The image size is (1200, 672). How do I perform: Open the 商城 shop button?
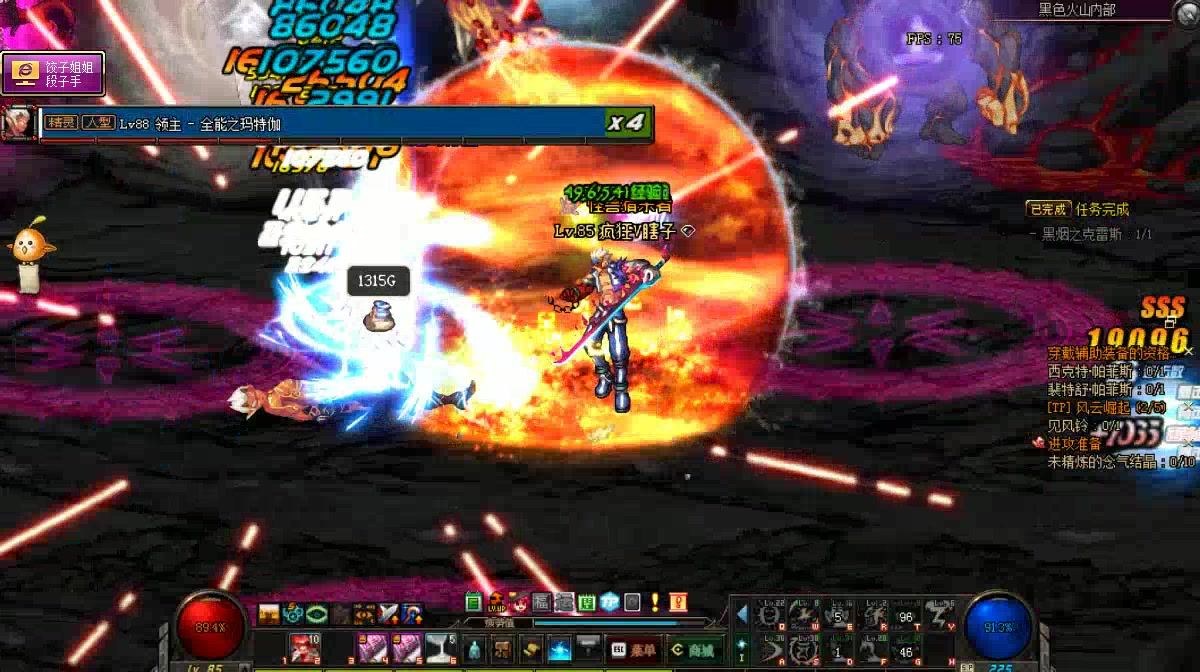tap(696, 649)
